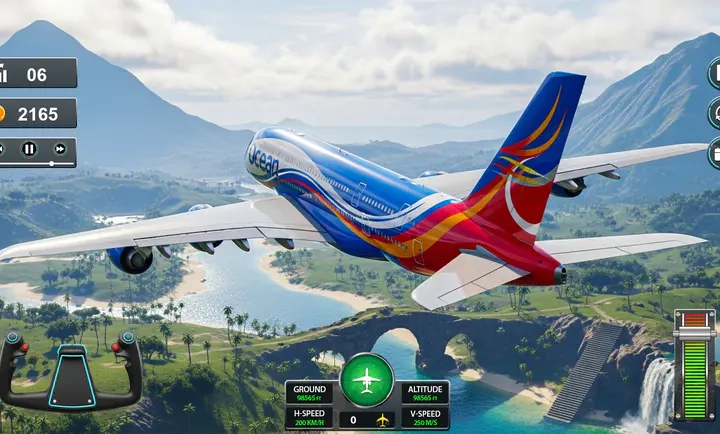Click the rewind double arrow button
The image size is (720, 434).
click(x=2, y=149)
